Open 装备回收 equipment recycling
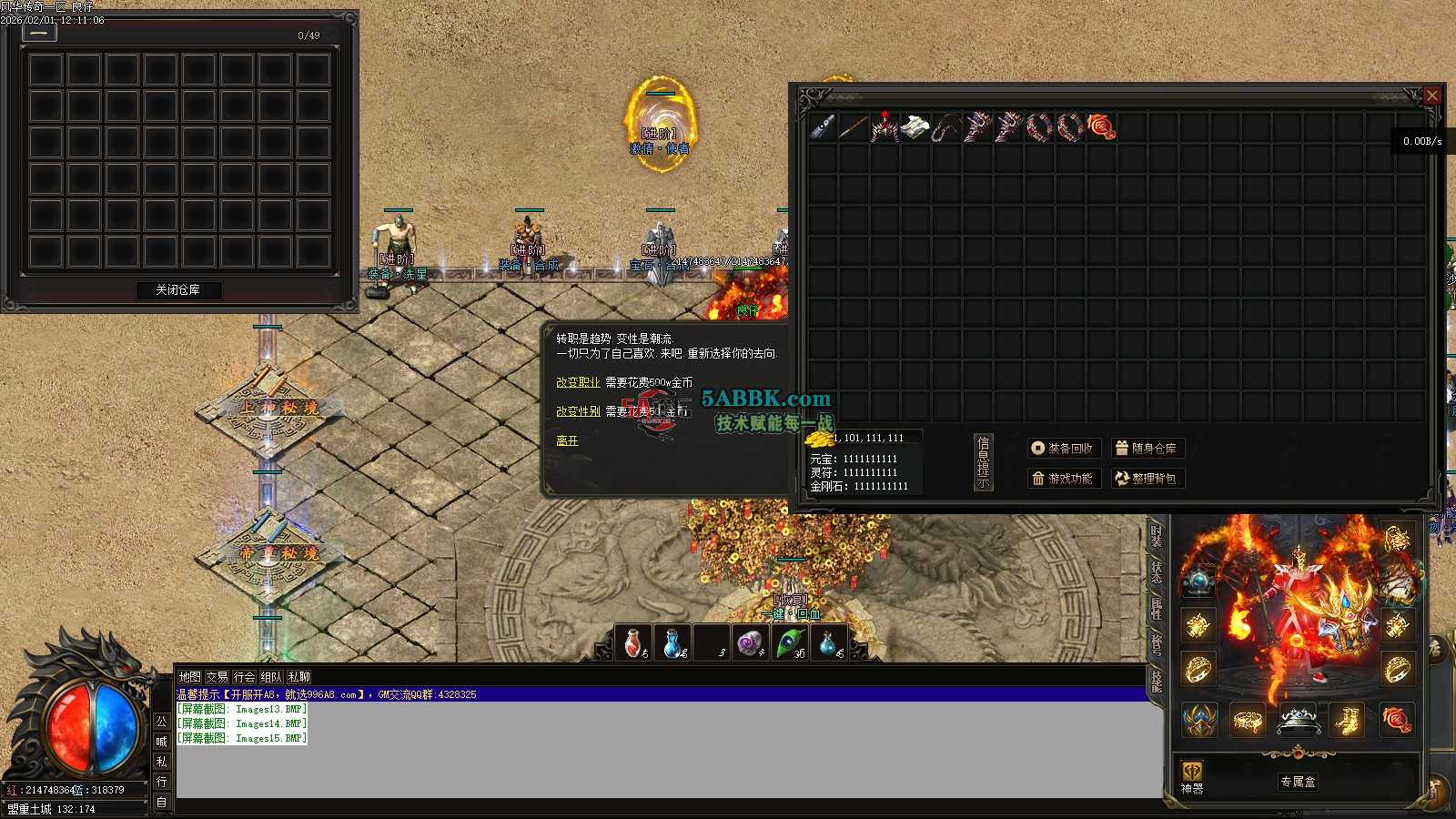Image resolution: width=1456 pixels, height=819 pixels. [1064, 449]
